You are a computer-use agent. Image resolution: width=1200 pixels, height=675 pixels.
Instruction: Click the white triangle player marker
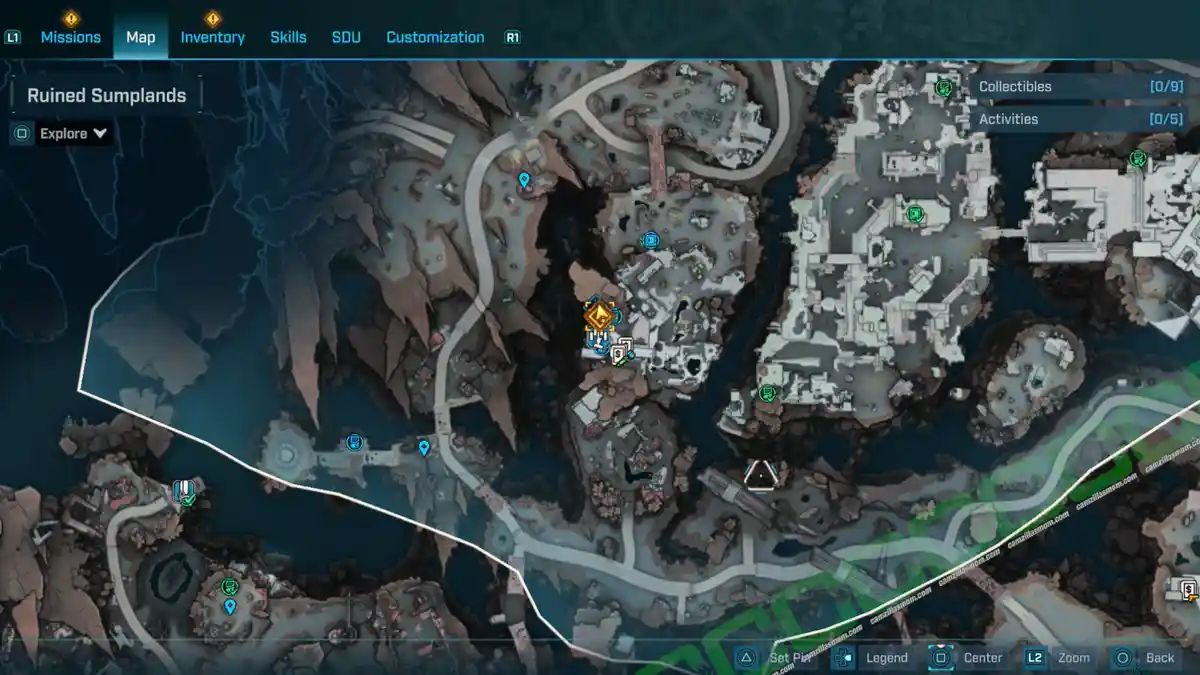pyautogui.click(x=760, y=474)
